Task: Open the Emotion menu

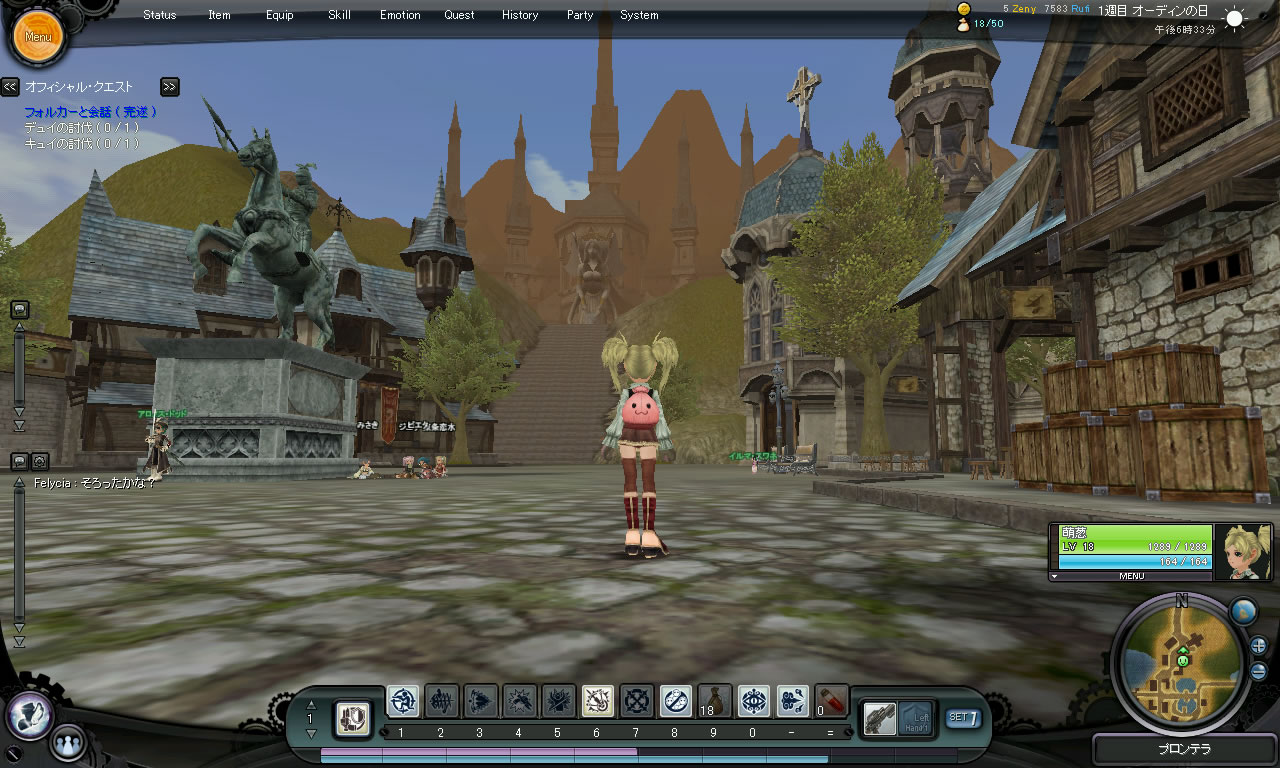Action: click(x=400, y=15)
